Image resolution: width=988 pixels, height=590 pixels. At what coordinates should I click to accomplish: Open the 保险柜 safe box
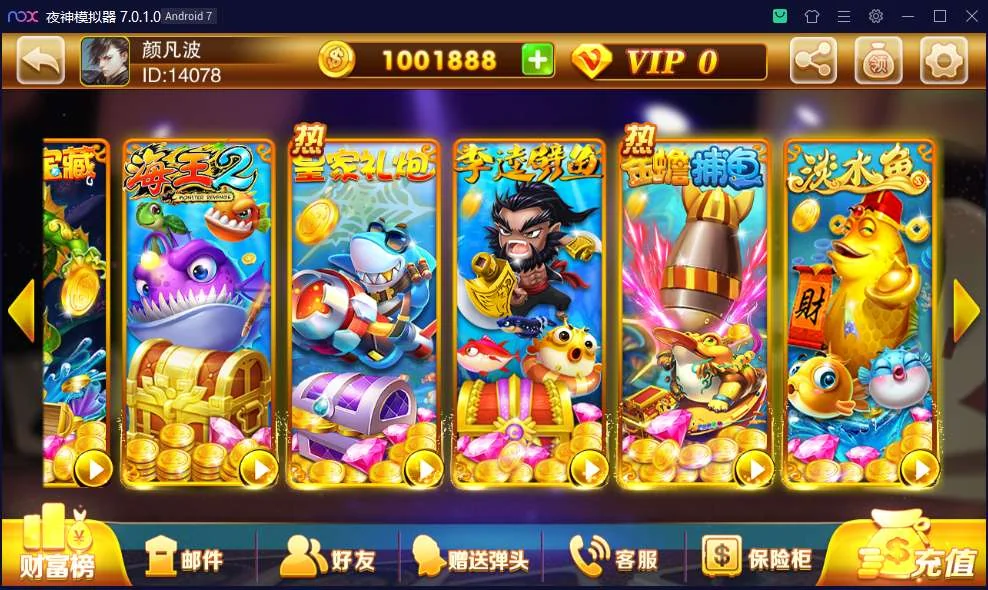pyautogui.click(x=756, y=557)
